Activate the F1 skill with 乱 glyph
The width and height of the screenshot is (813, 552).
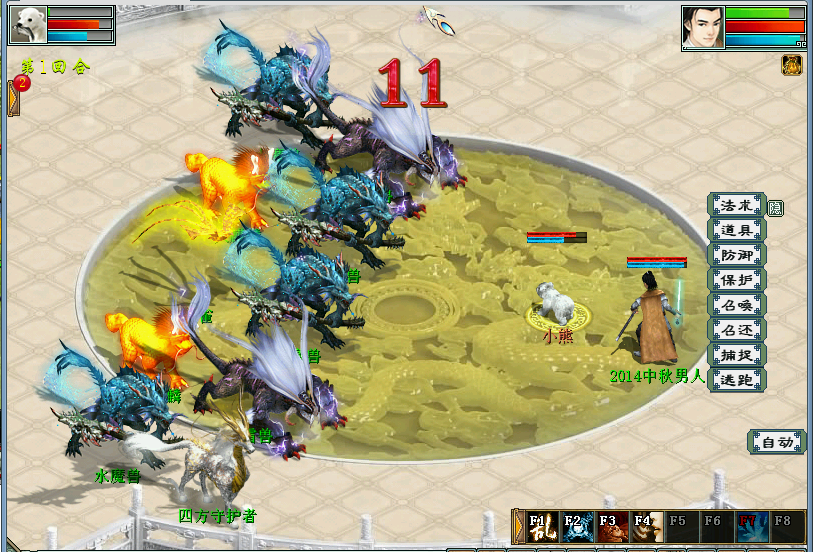[541, 527]
